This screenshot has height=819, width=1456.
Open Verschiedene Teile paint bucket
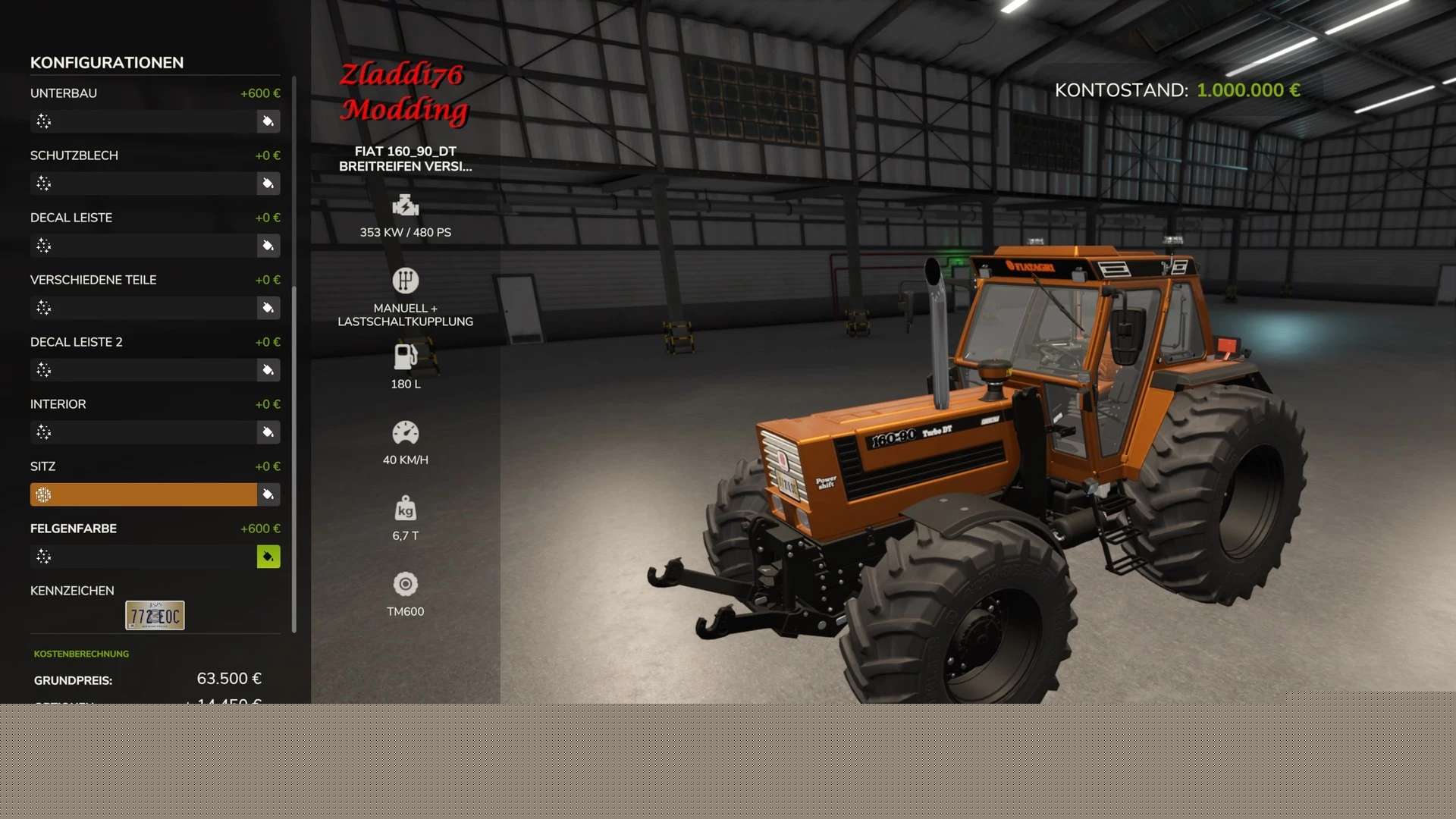point(268,308)
